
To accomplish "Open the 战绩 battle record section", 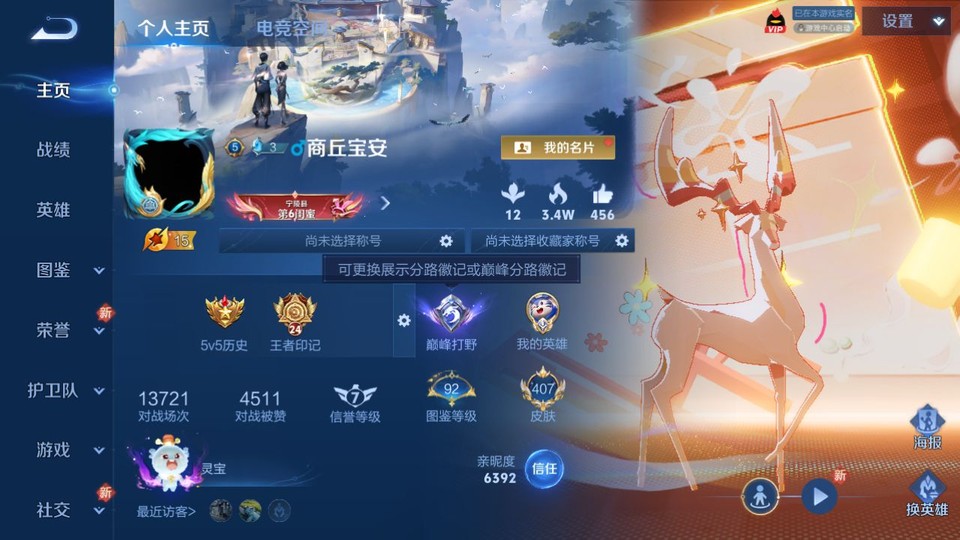I will click(x=54, y=150).
